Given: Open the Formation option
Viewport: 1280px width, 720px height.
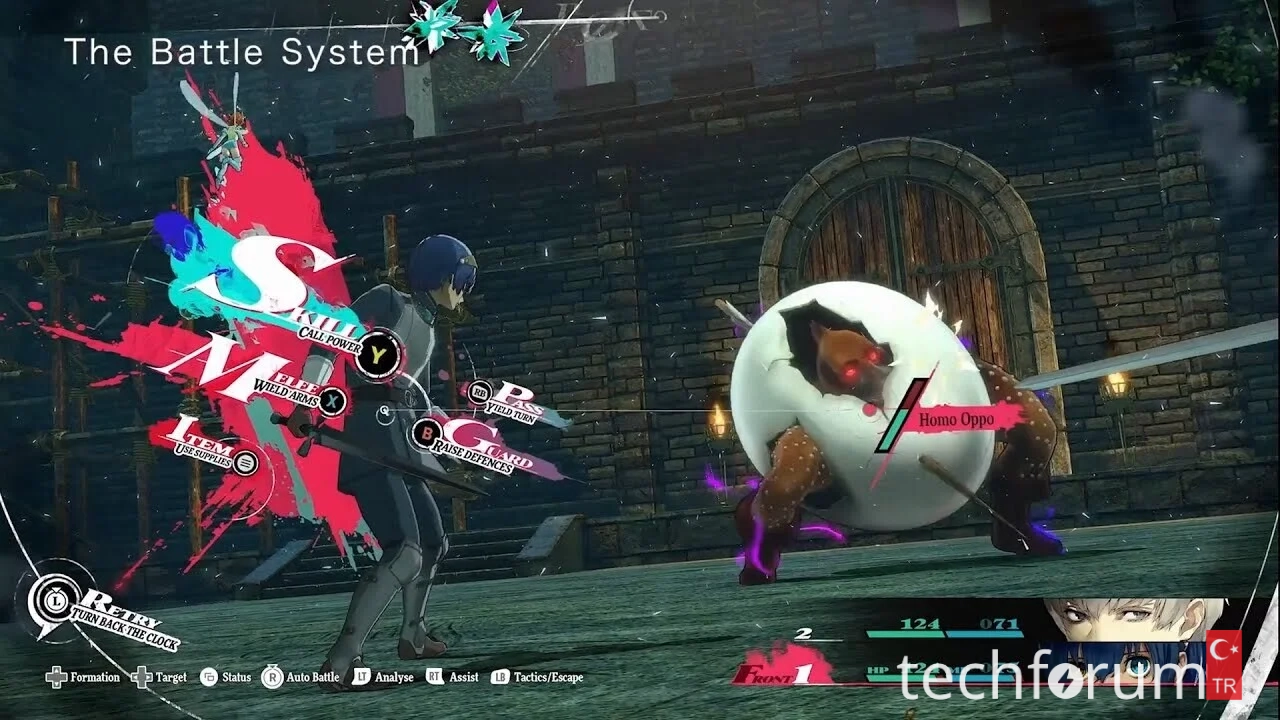Looking at the screenshot, I should 83,678.
